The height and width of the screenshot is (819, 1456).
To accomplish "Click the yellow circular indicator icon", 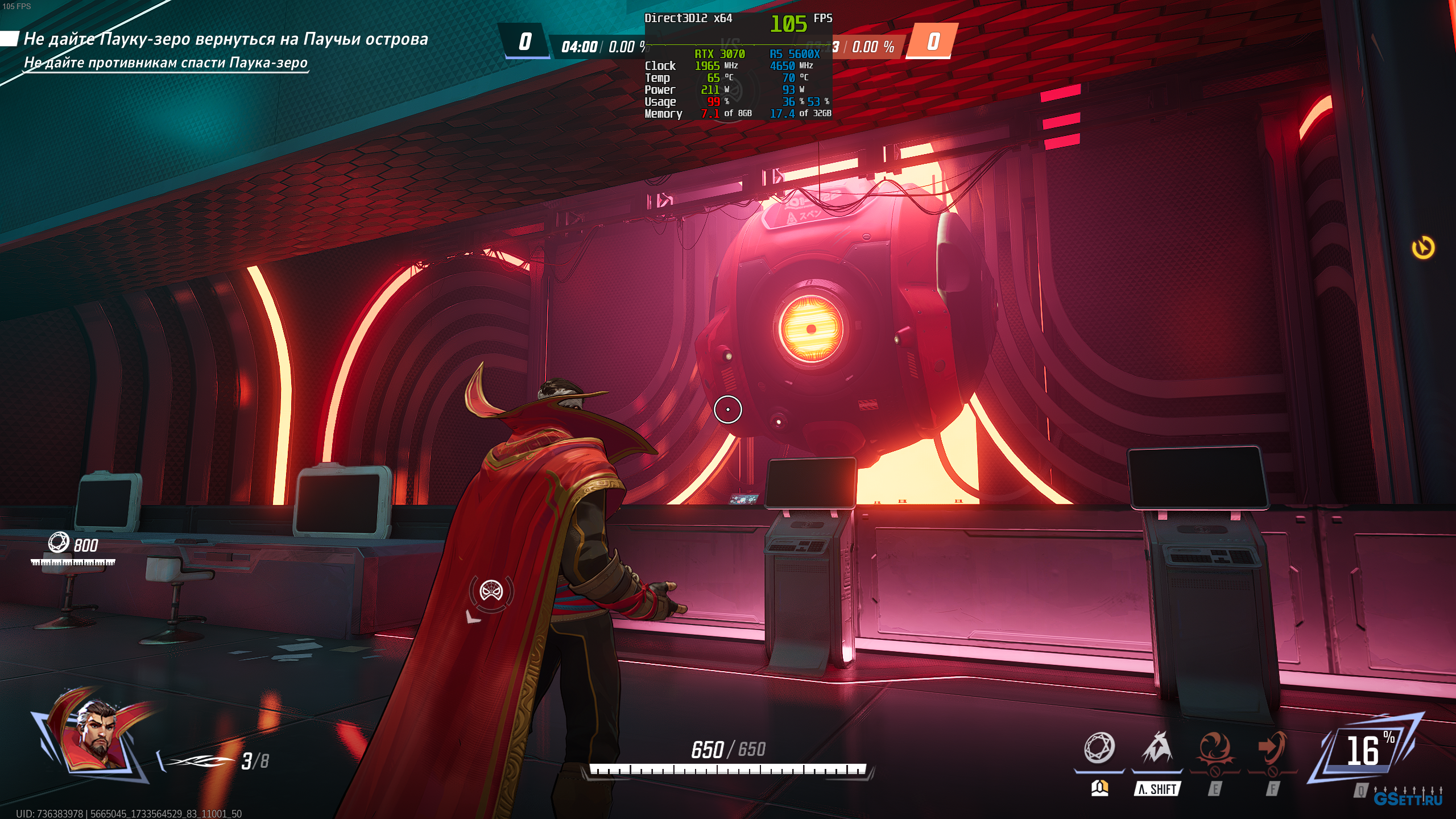I will tap(1423, 248).
